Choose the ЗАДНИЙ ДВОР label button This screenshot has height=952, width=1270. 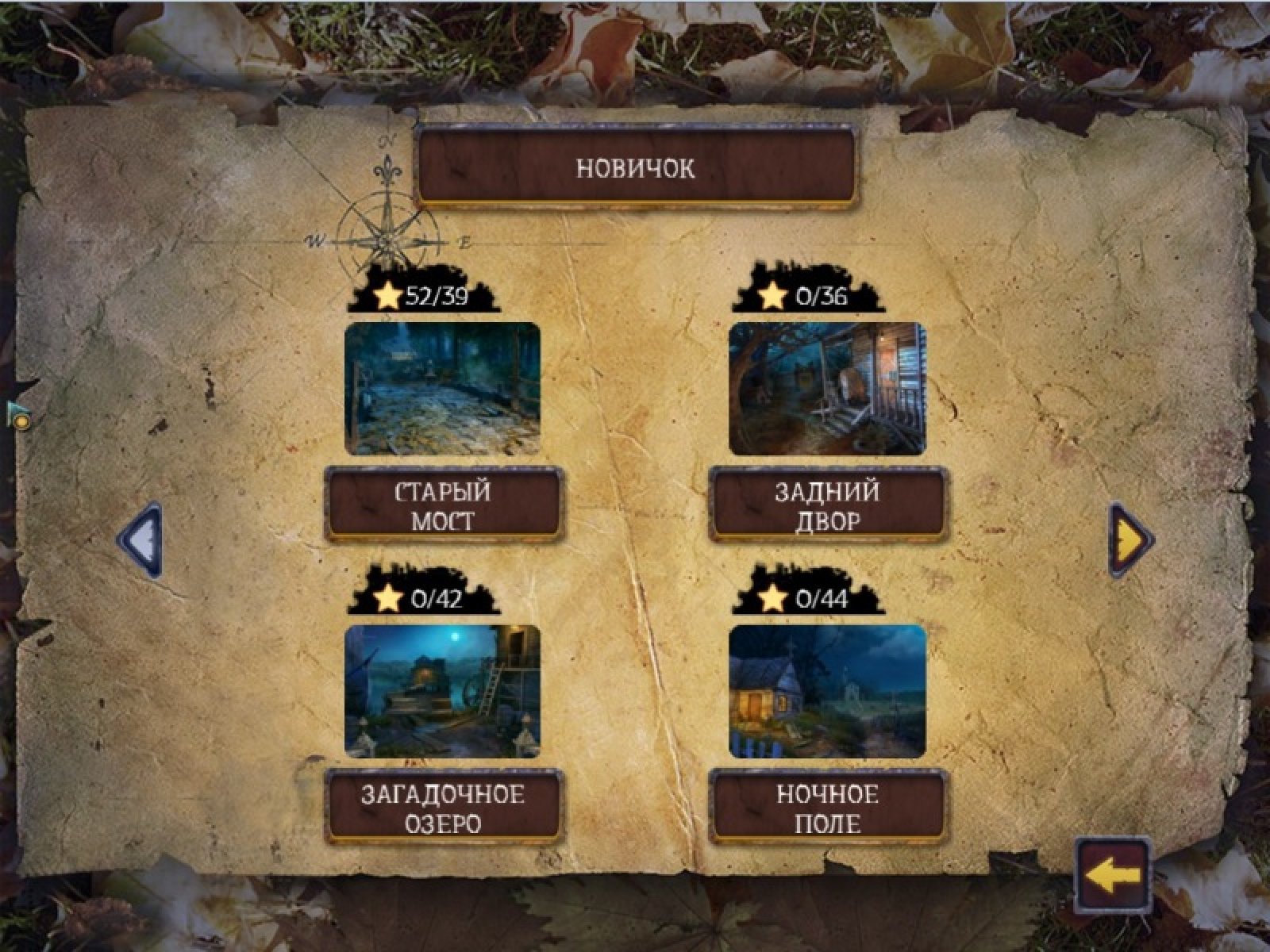coord(827,506)
